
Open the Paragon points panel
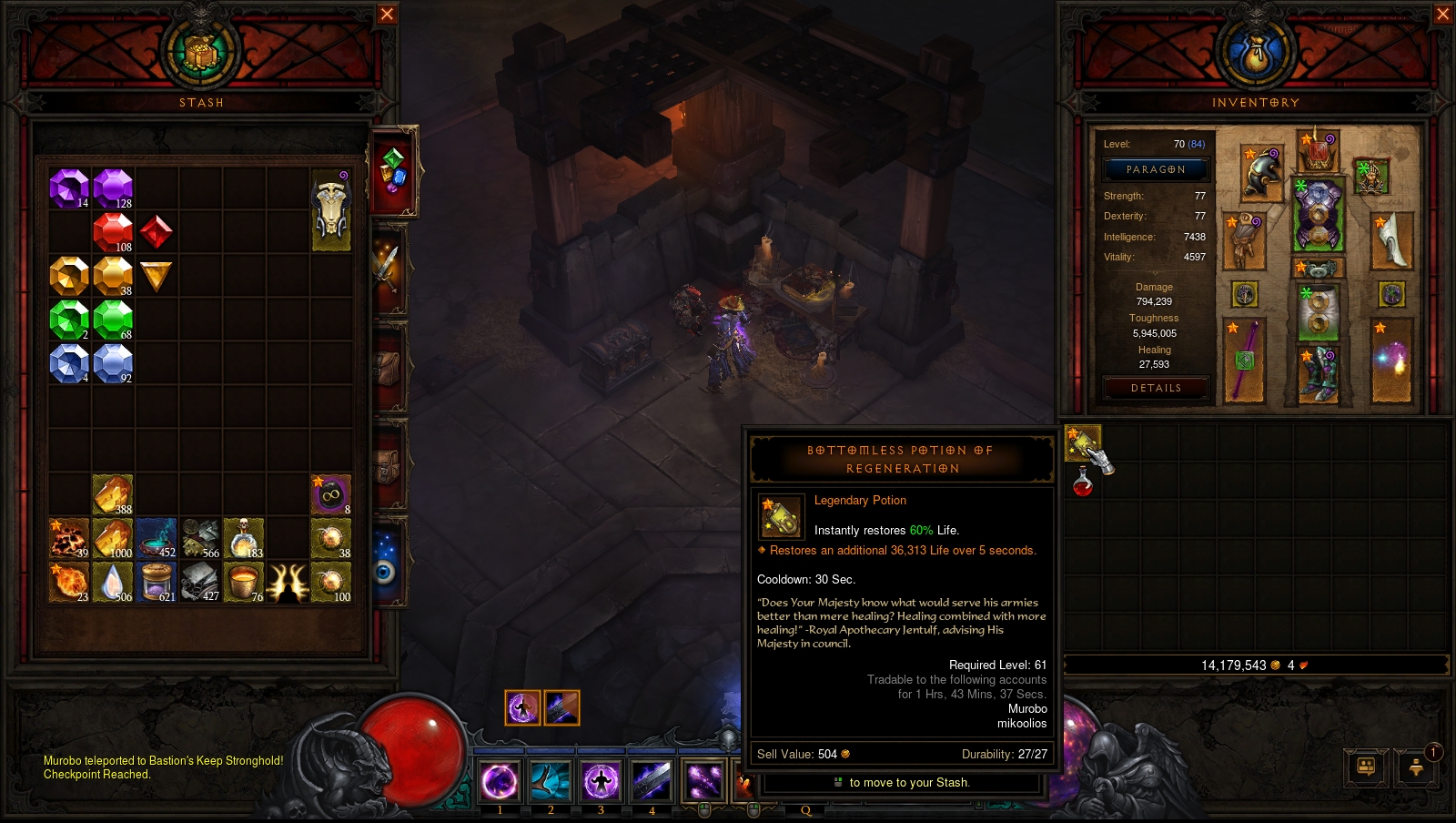[x=1156, y=169]
